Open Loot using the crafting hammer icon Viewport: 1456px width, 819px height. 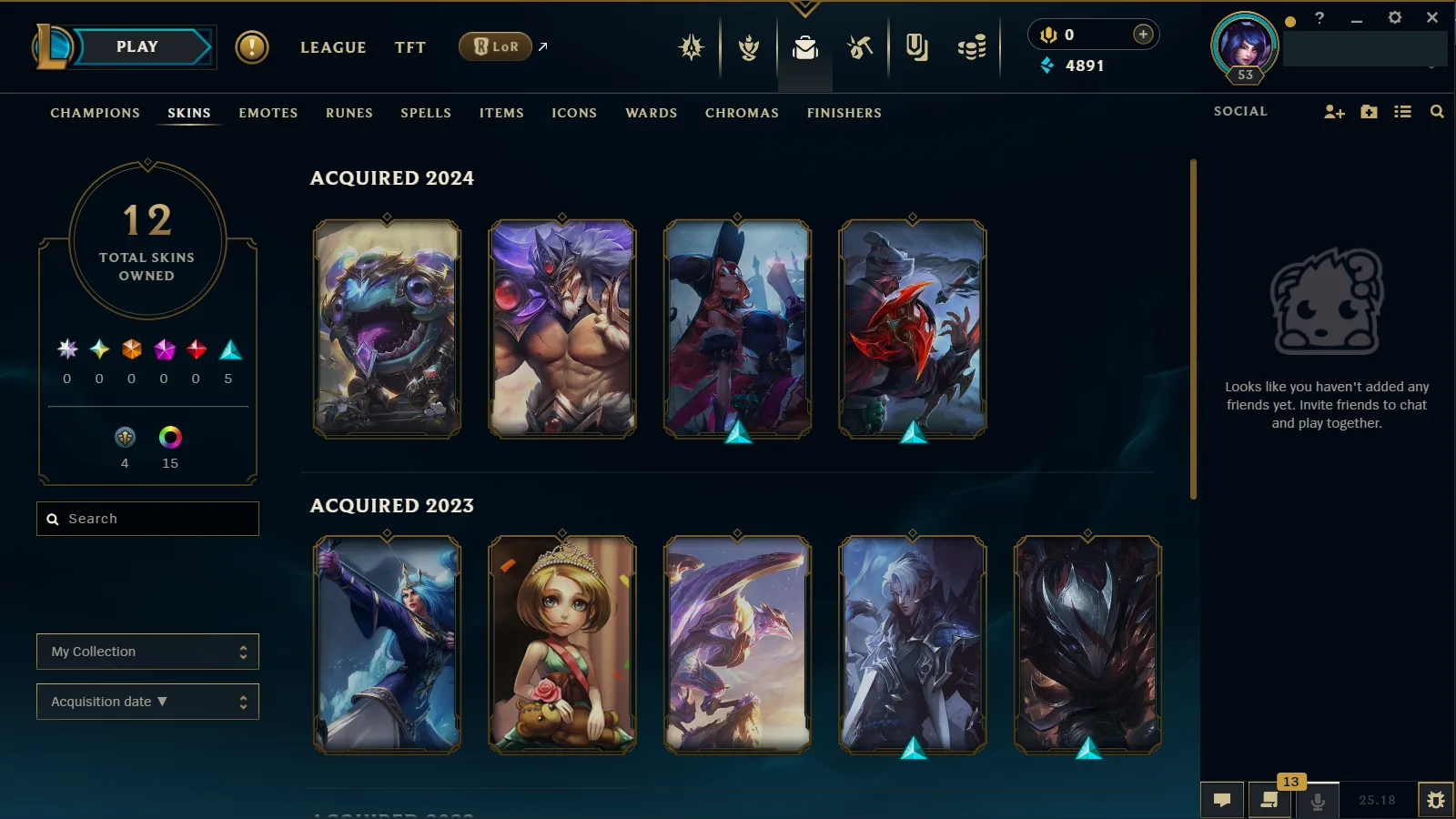pyautogui.click(x=860, y=47)
